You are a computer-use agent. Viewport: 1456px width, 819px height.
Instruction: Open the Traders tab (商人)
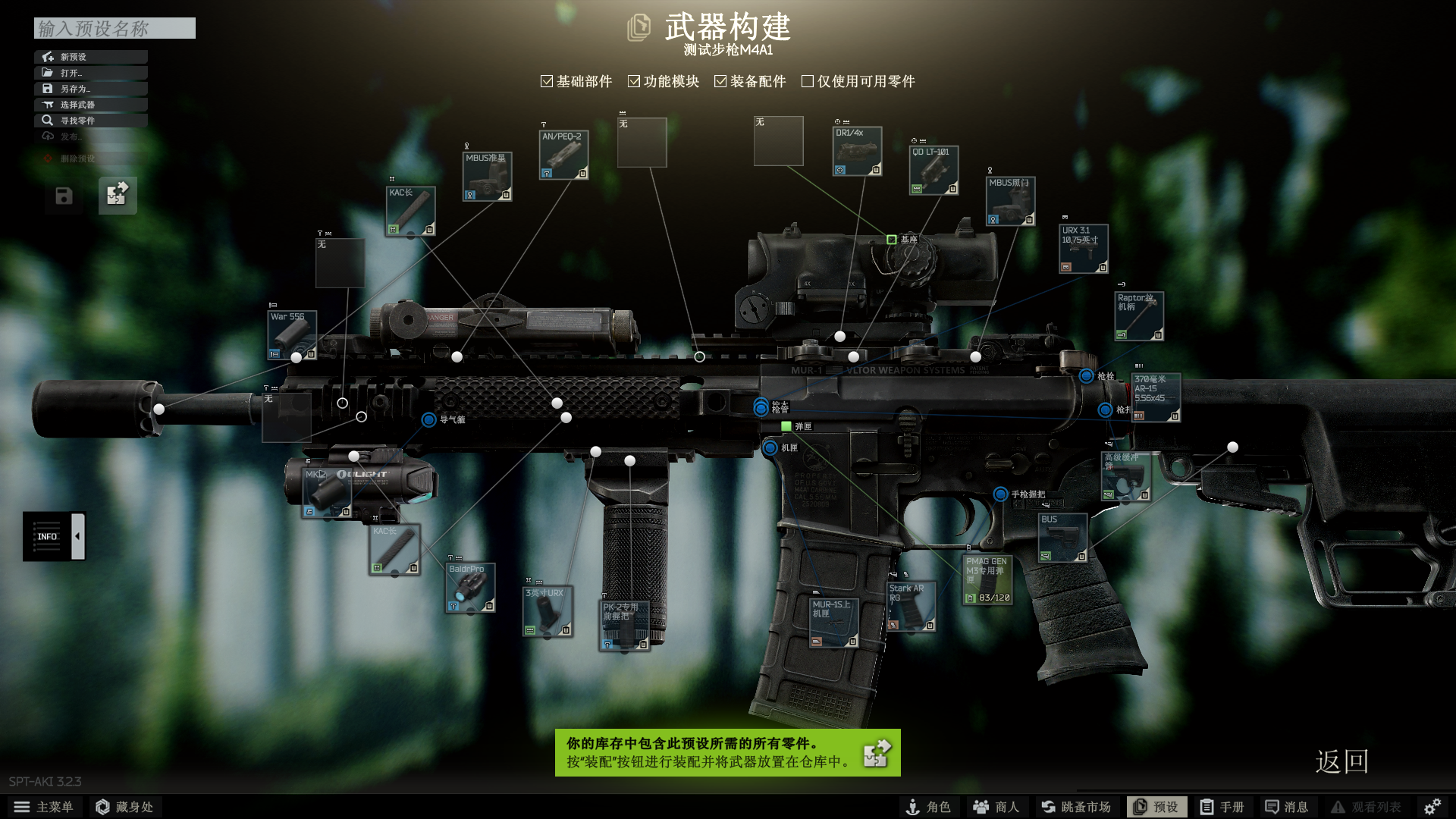[996, 807]
